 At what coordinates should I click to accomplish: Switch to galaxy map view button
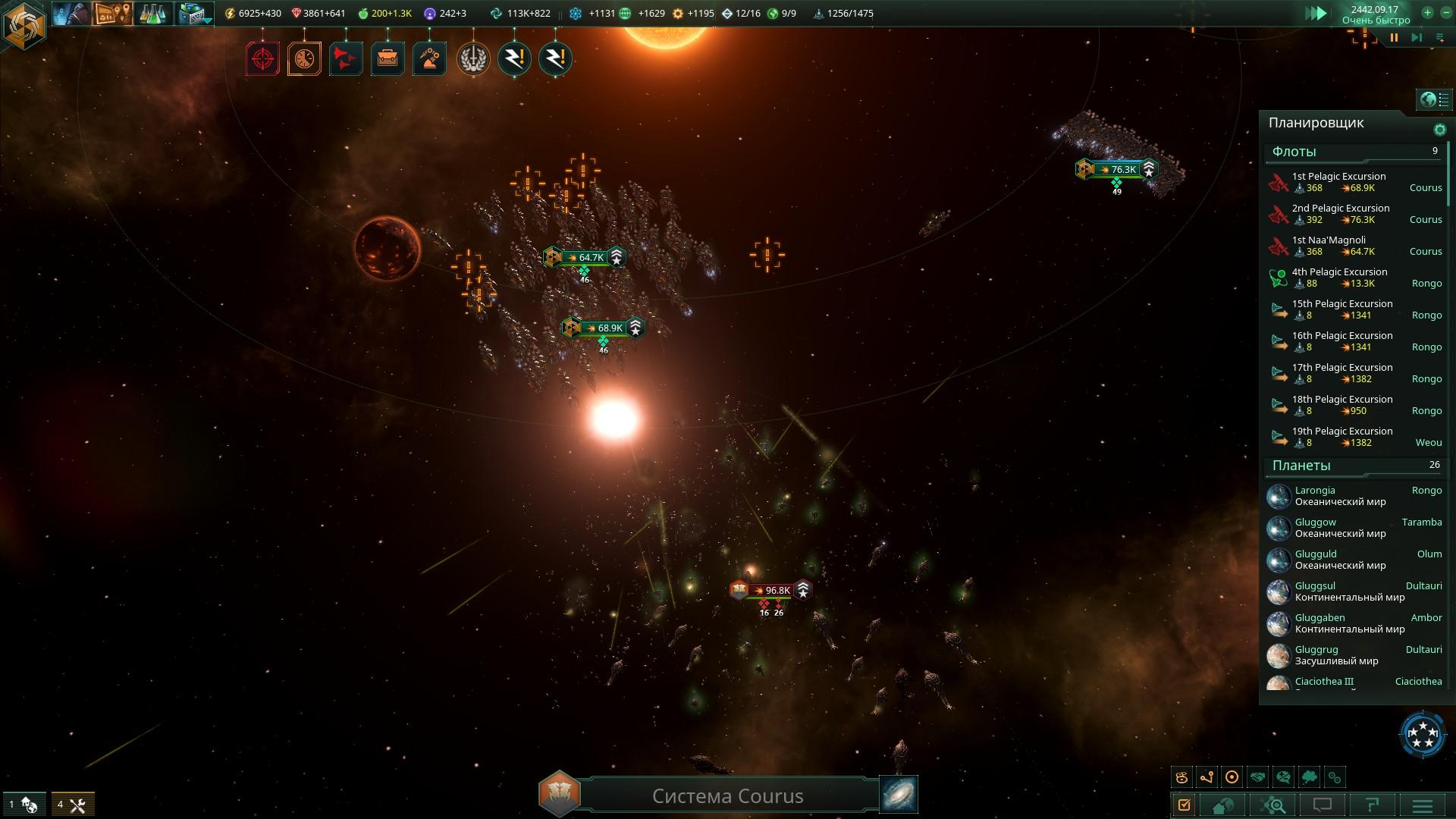[899, 794]
